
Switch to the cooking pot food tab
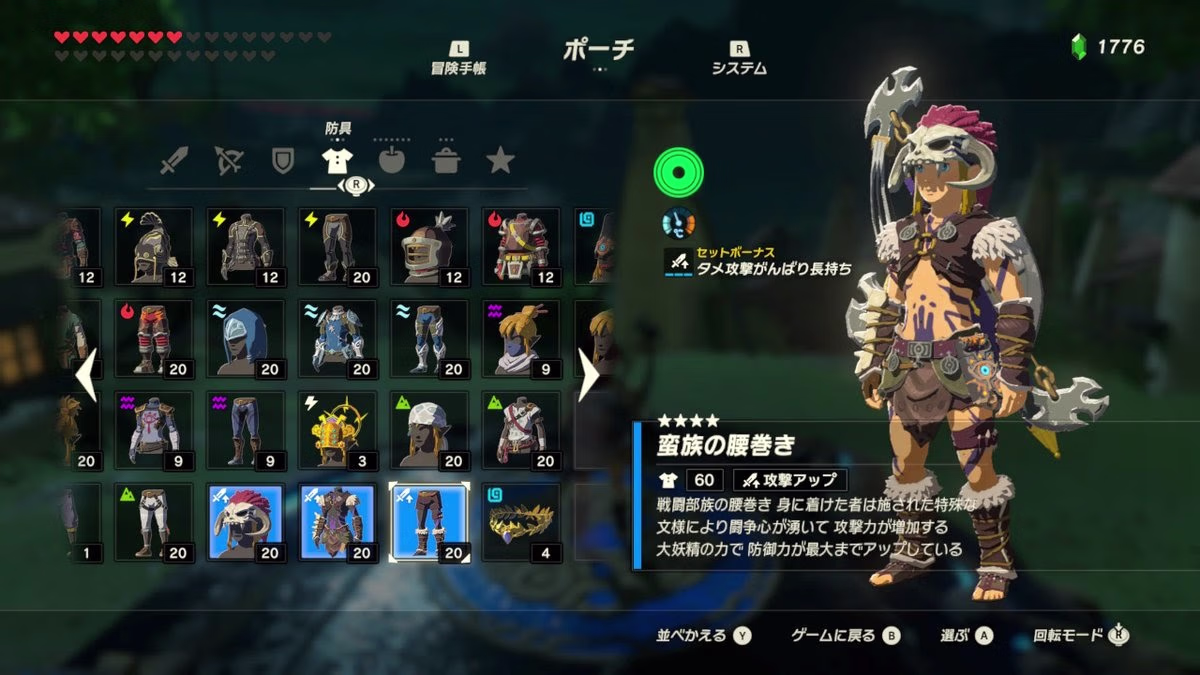445,160
